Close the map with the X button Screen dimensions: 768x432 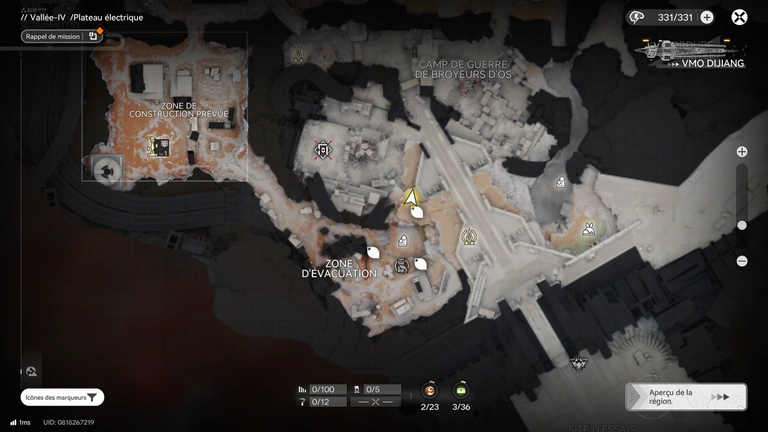(x=739, y=17)
